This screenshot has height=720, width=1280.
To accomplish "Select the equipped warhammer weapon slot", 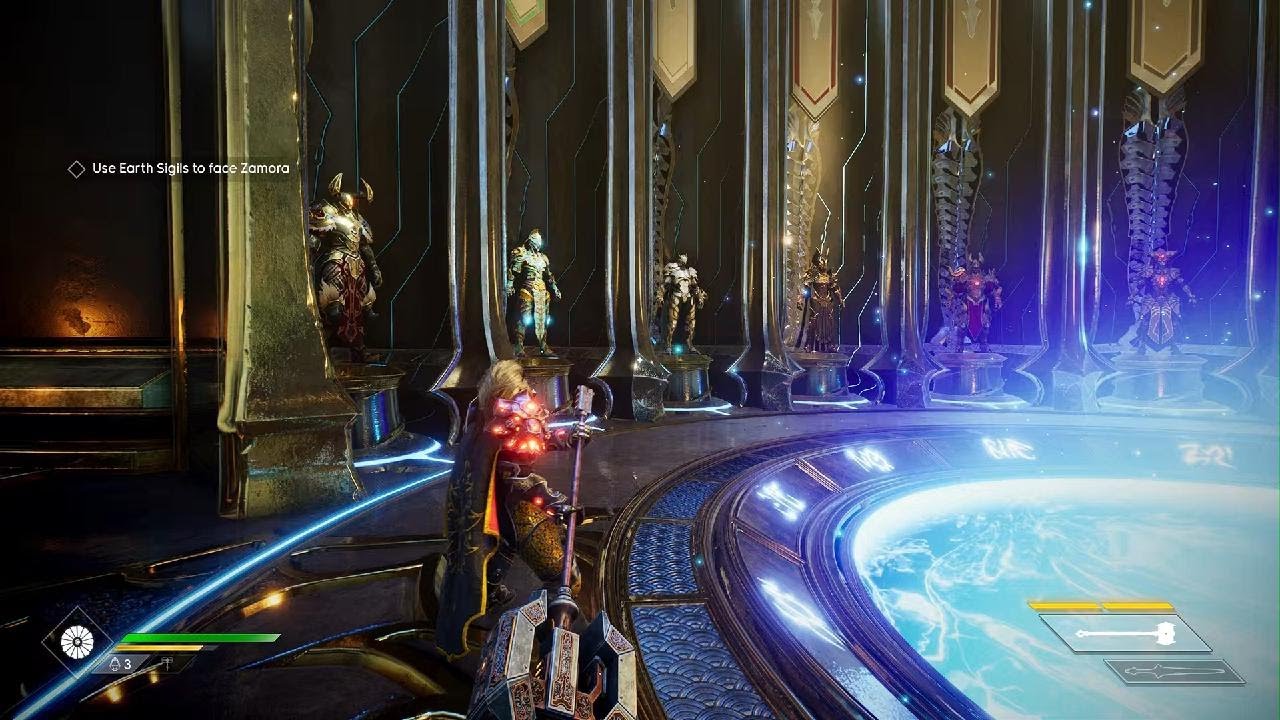I will [1126, 633].
